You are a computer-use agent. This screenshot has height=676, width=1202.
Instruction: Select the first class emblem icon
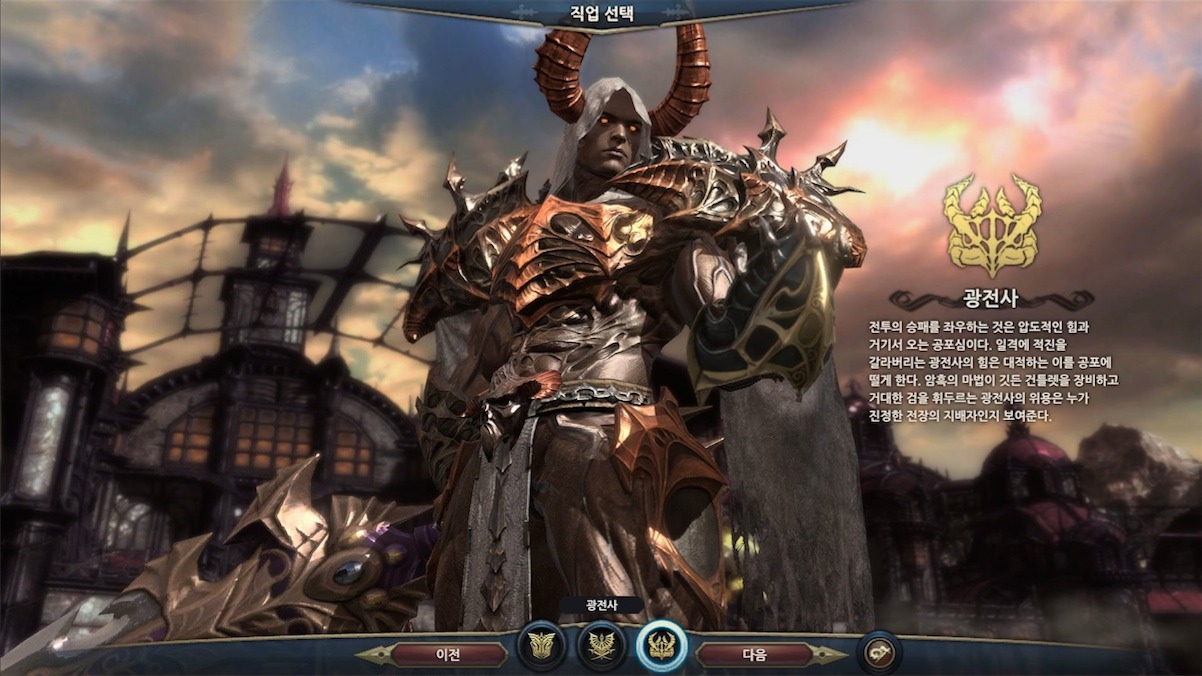coord(541,647)
